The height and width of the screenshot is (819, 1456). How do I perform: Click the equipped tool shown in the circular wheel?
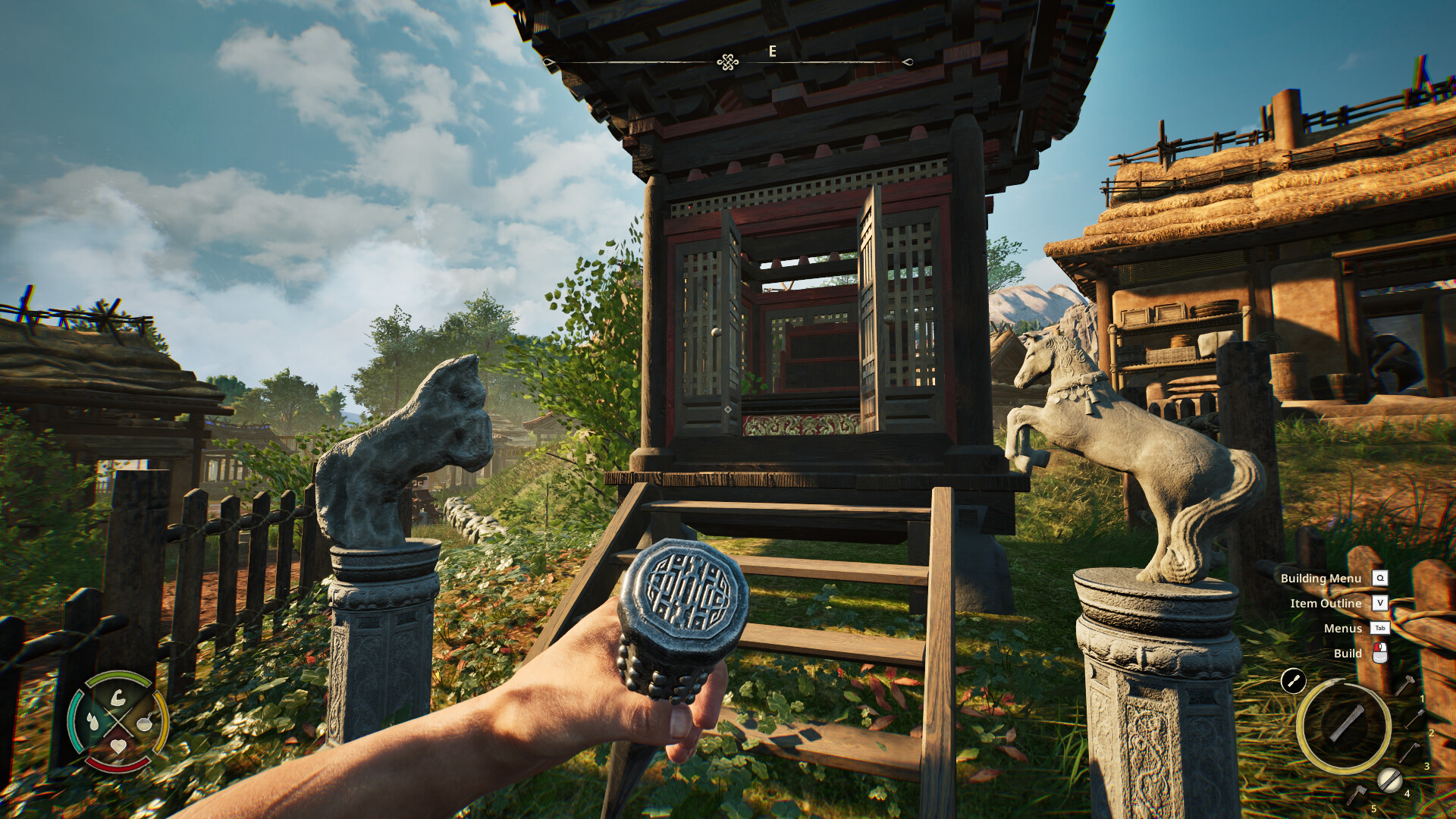click(x=1345, y=723)
